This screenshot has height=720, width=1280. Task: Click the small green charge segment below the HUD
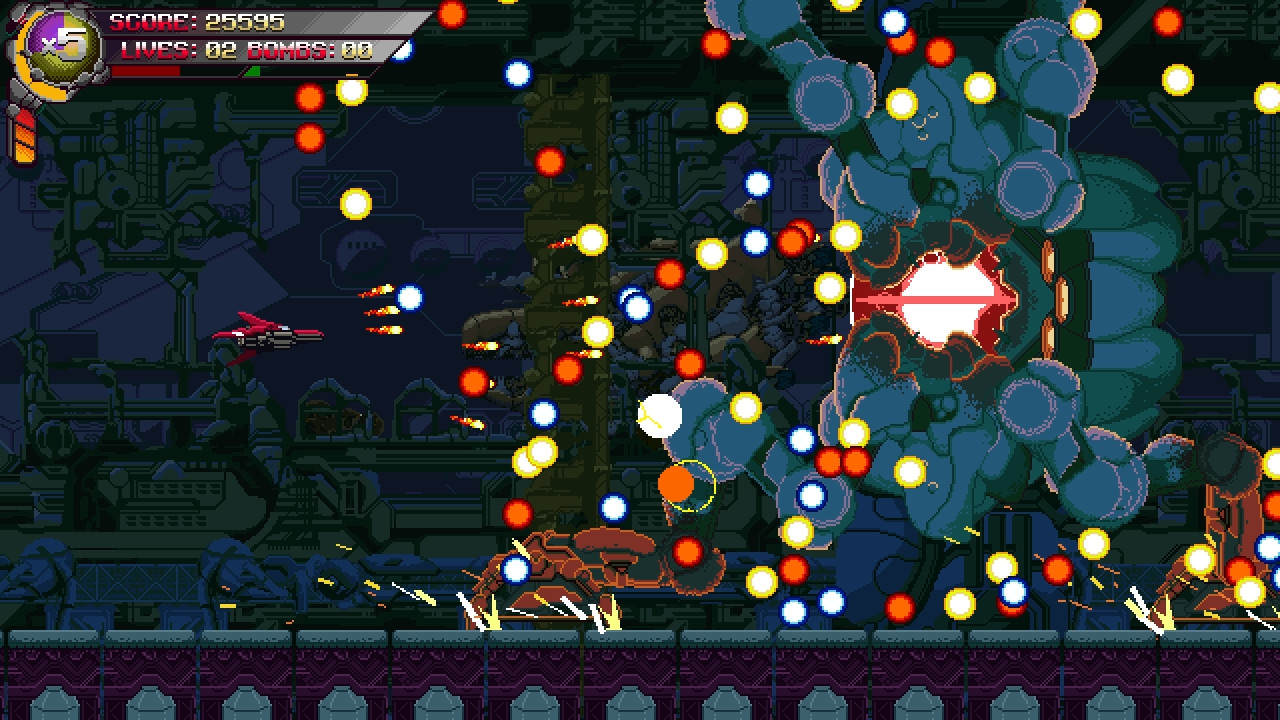(x=252, y=72)
